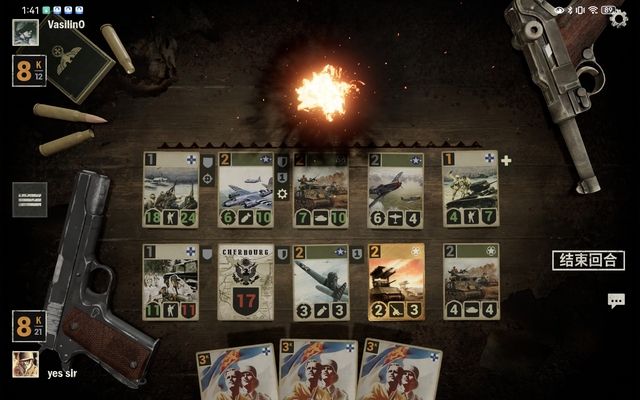Target the enemy 6/10 bomber card
640x400 pixels.
(x=246, y=188)
